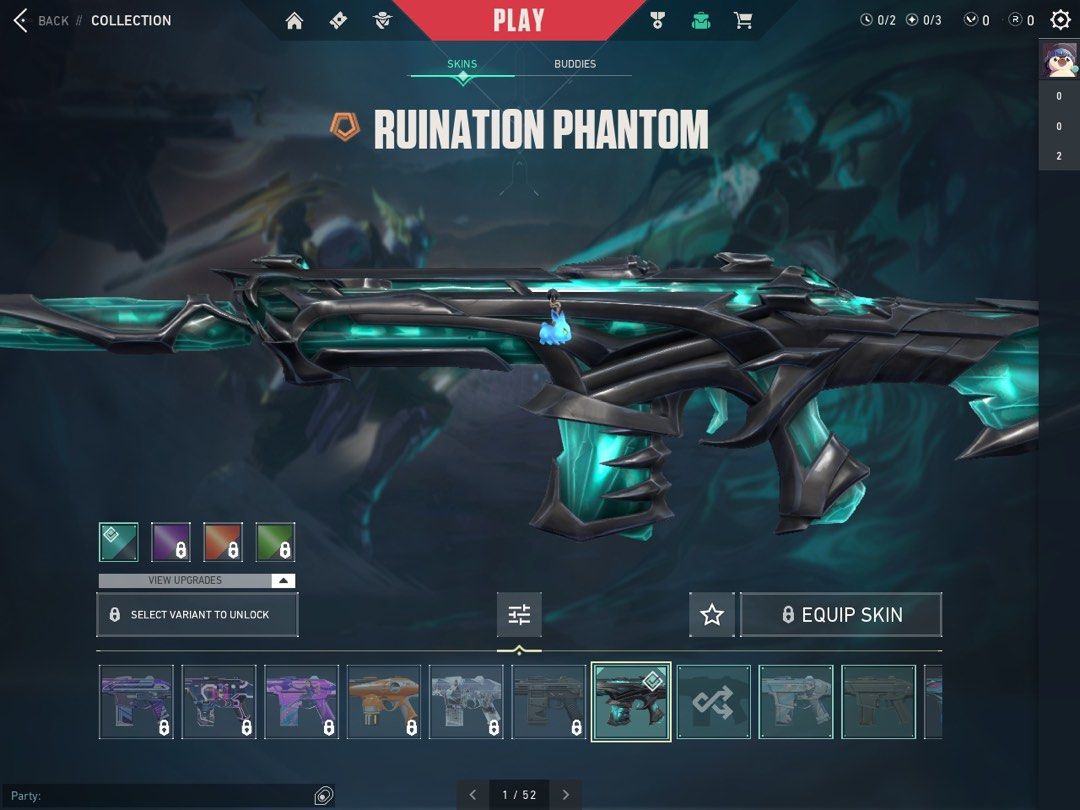This screenshot has width=1080, height=810.
Task: Select the Skins tab
Action: click(462, 64)
